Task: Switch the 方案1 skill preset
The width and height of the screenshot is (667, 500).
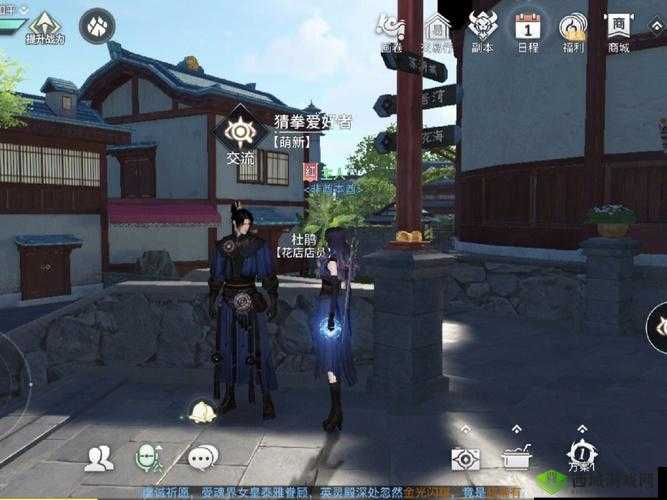Action: pos(582,456)
